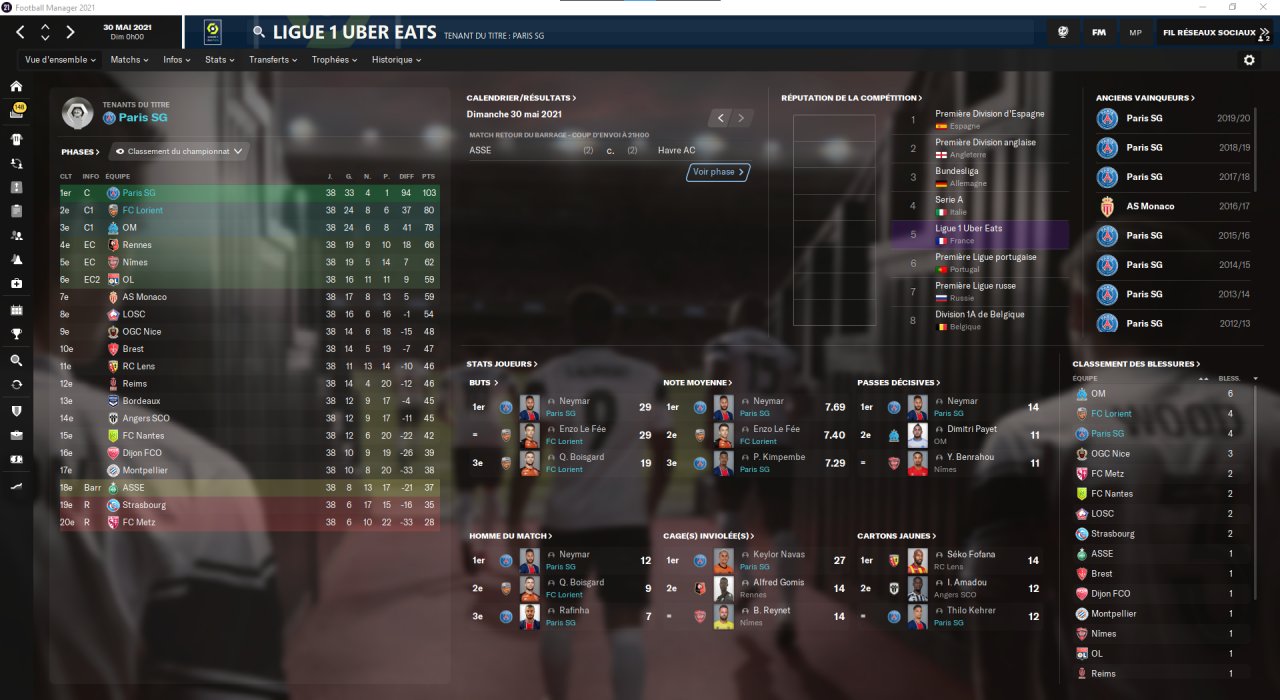Open the Trophées menu

[x=334, y=60]
